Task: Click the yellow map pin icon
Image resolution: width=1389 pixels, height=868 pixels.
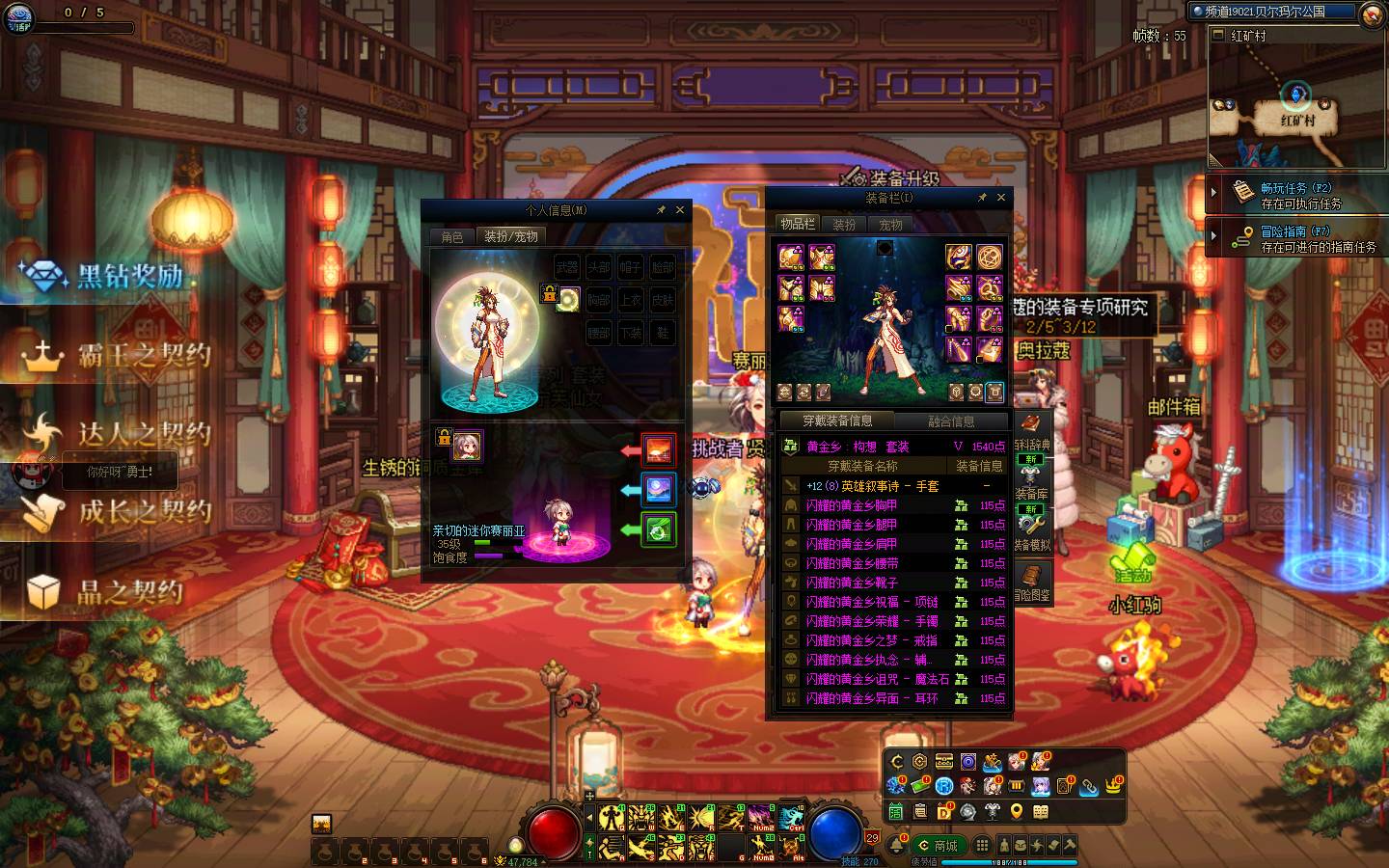Action: [1017, 812]
